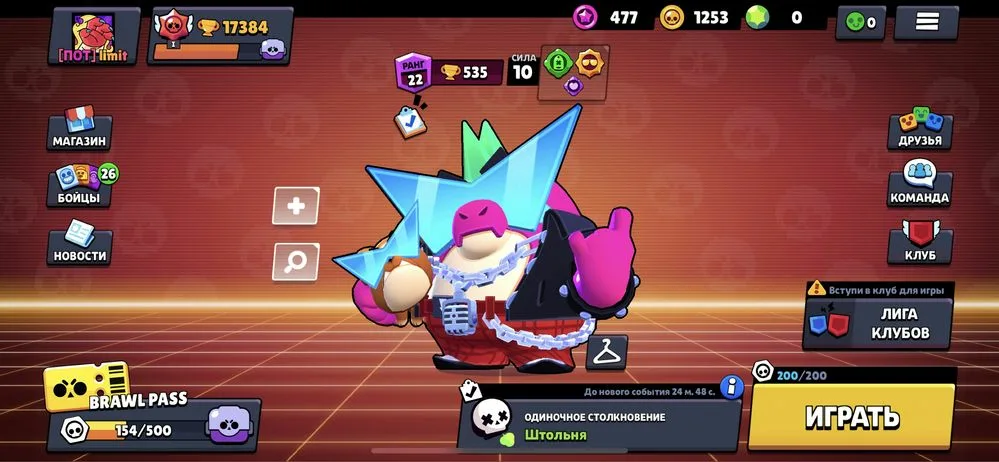Open the Магазин shop menu
999x462 pixels.
click(80, 130)
